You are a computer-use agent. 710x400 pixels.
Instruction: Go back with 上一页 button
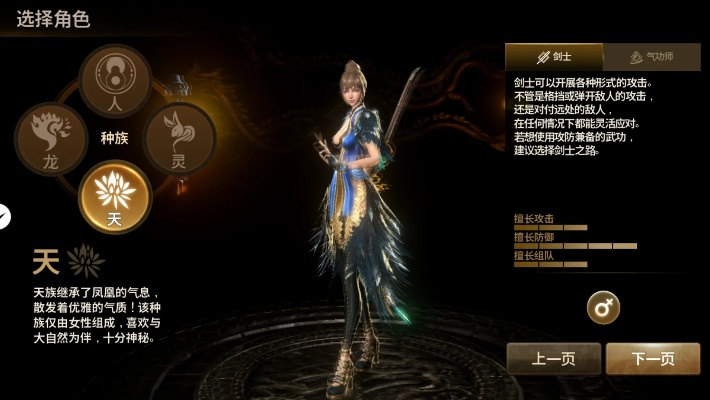tap(553, 358)
